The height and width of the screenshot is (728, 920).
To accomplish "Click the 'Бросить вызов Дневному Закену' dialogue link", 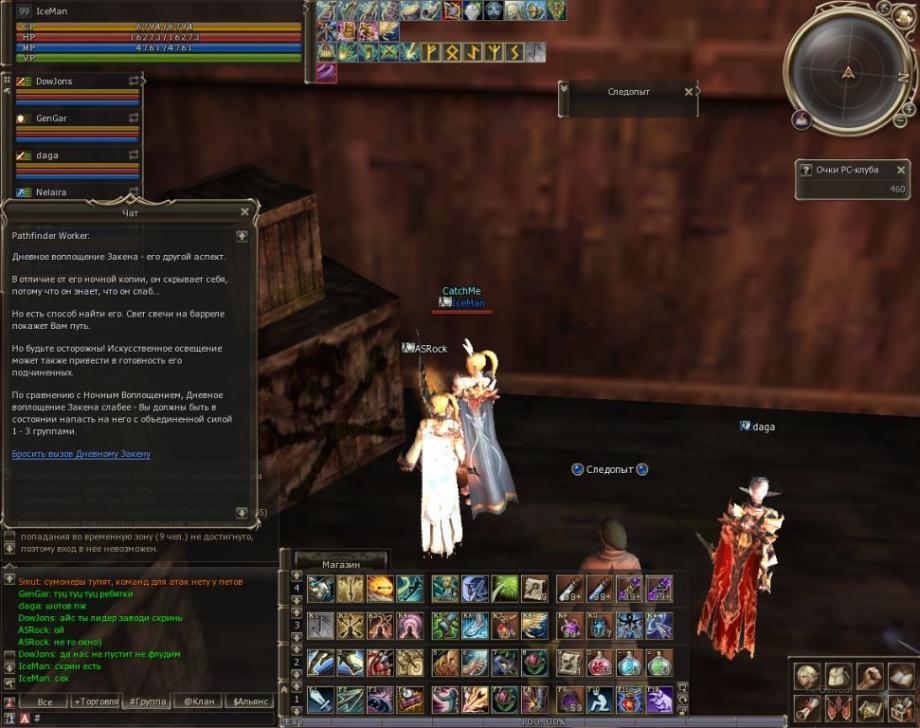I will coord(81,454).
